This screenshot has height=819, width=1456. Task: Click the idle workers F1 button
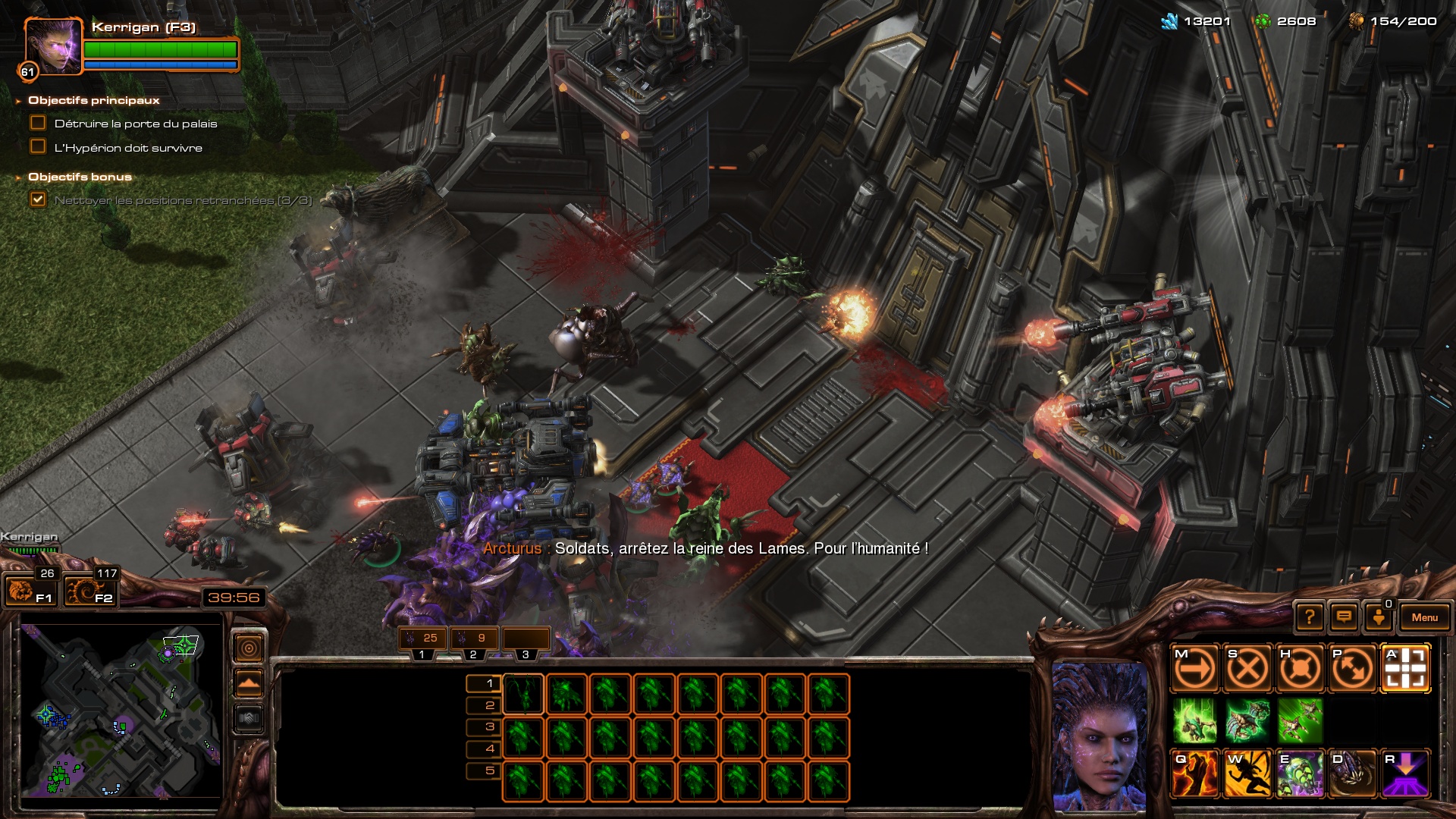click(30, 591)
